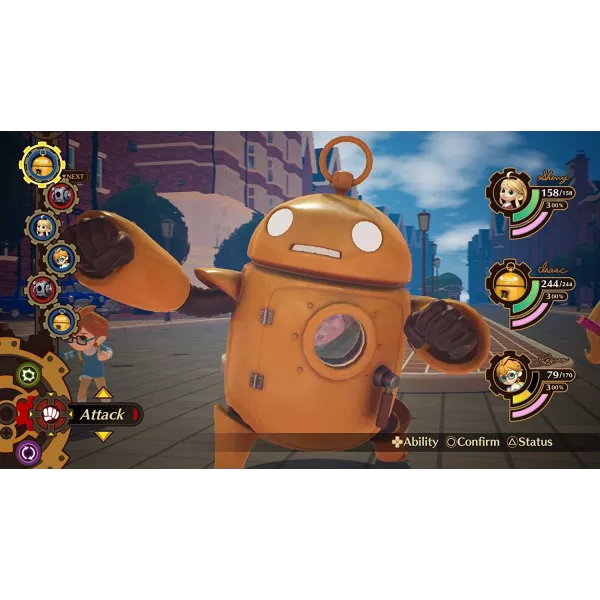Image resolution: width=600 pixels, height=600 pixels.
Task: Select the Attack command
Action: coord(102,414)
